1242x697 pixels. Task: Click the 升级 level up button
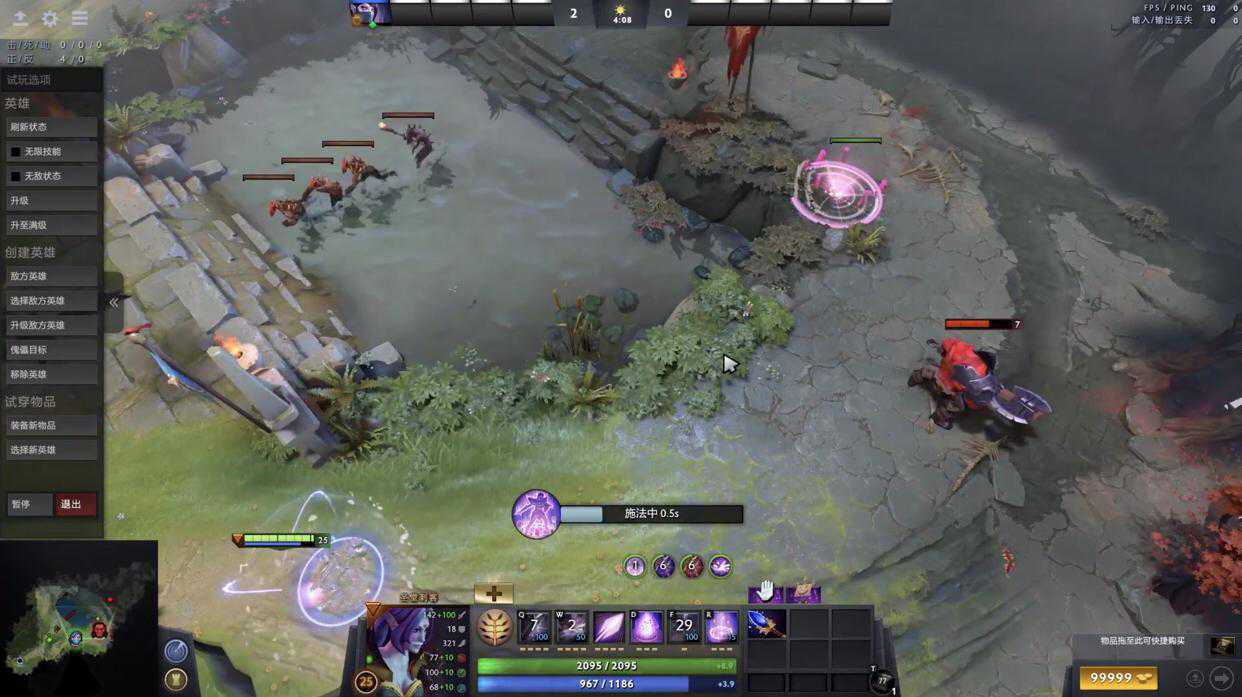[51, 201]
